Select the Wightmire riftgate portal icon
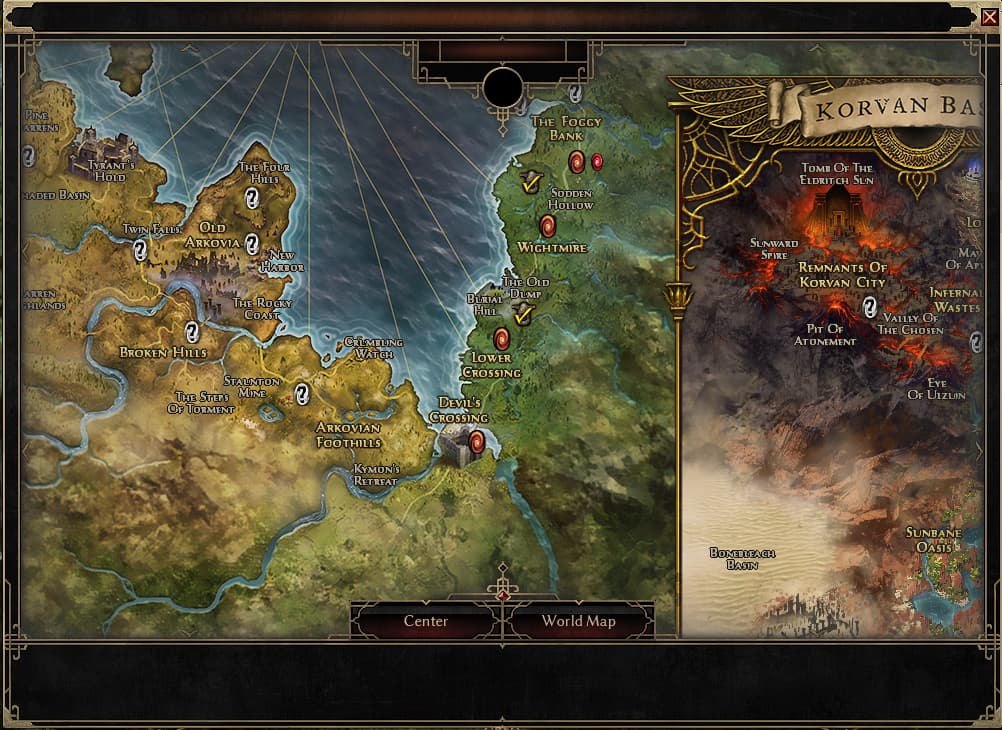Screen dimensions: 1002x730 547,226
